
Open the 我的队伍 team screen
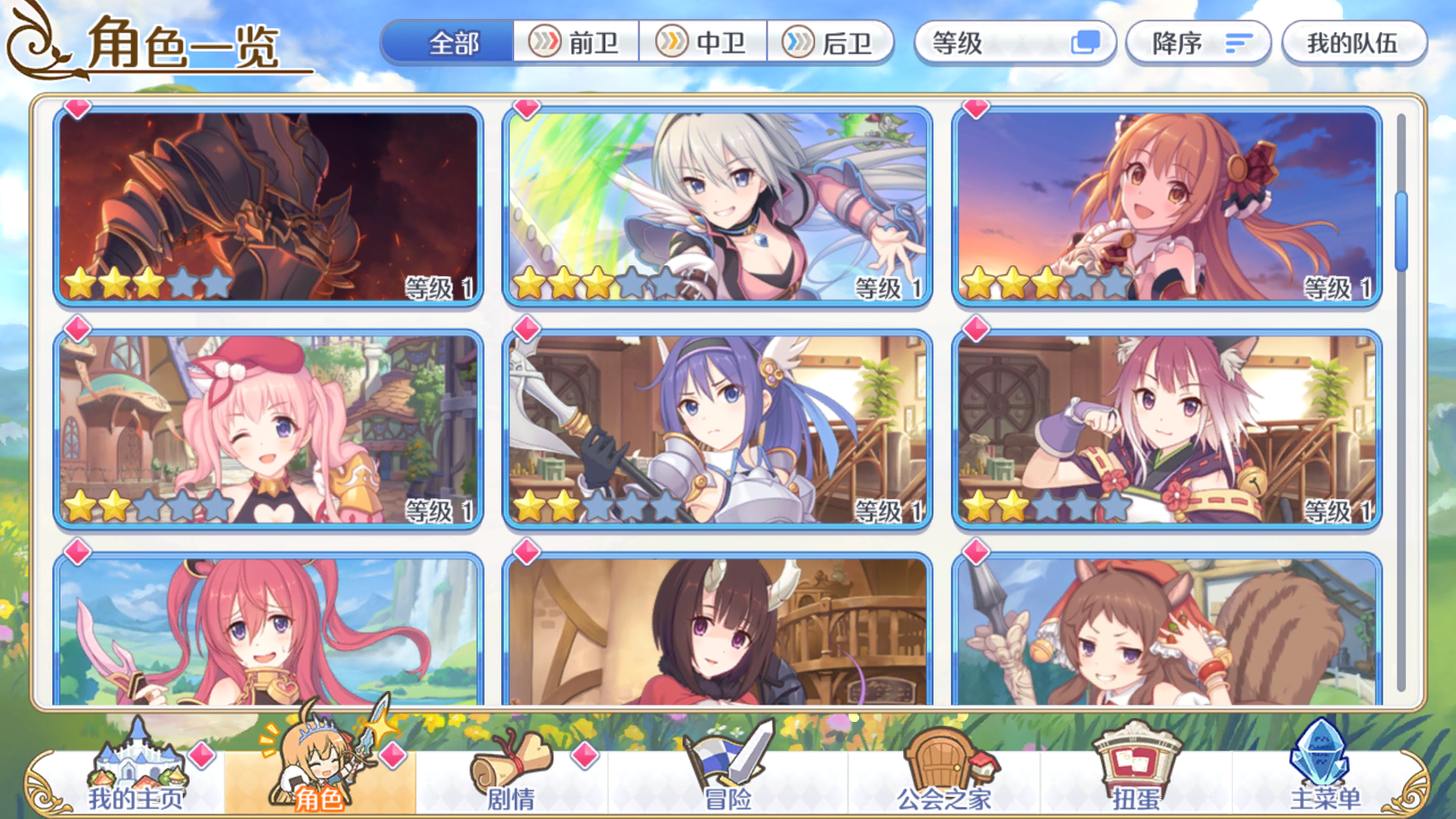[1354, 44]
